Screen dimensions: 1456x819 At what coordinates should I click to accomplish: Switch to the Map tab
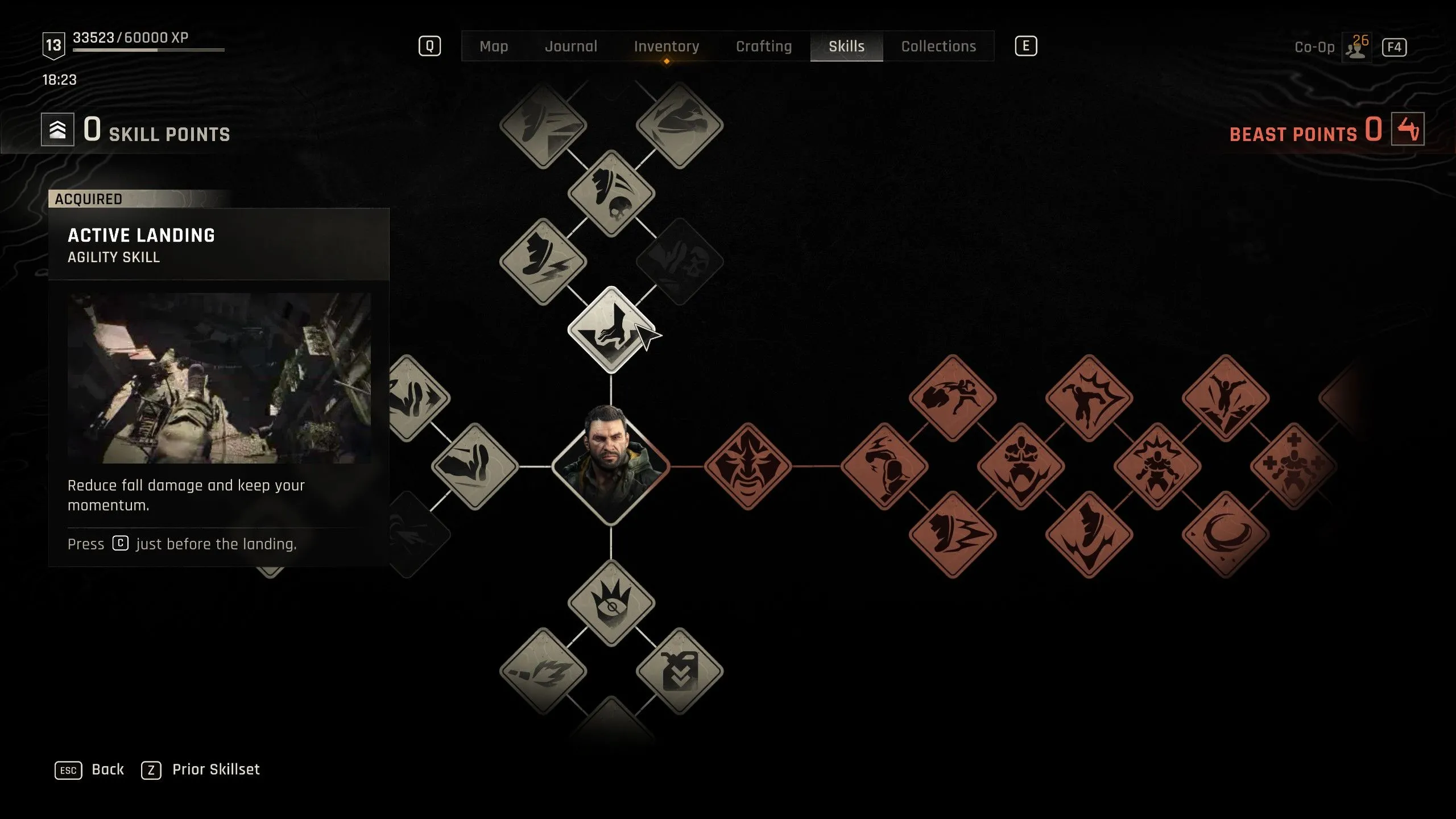point(494,46)
